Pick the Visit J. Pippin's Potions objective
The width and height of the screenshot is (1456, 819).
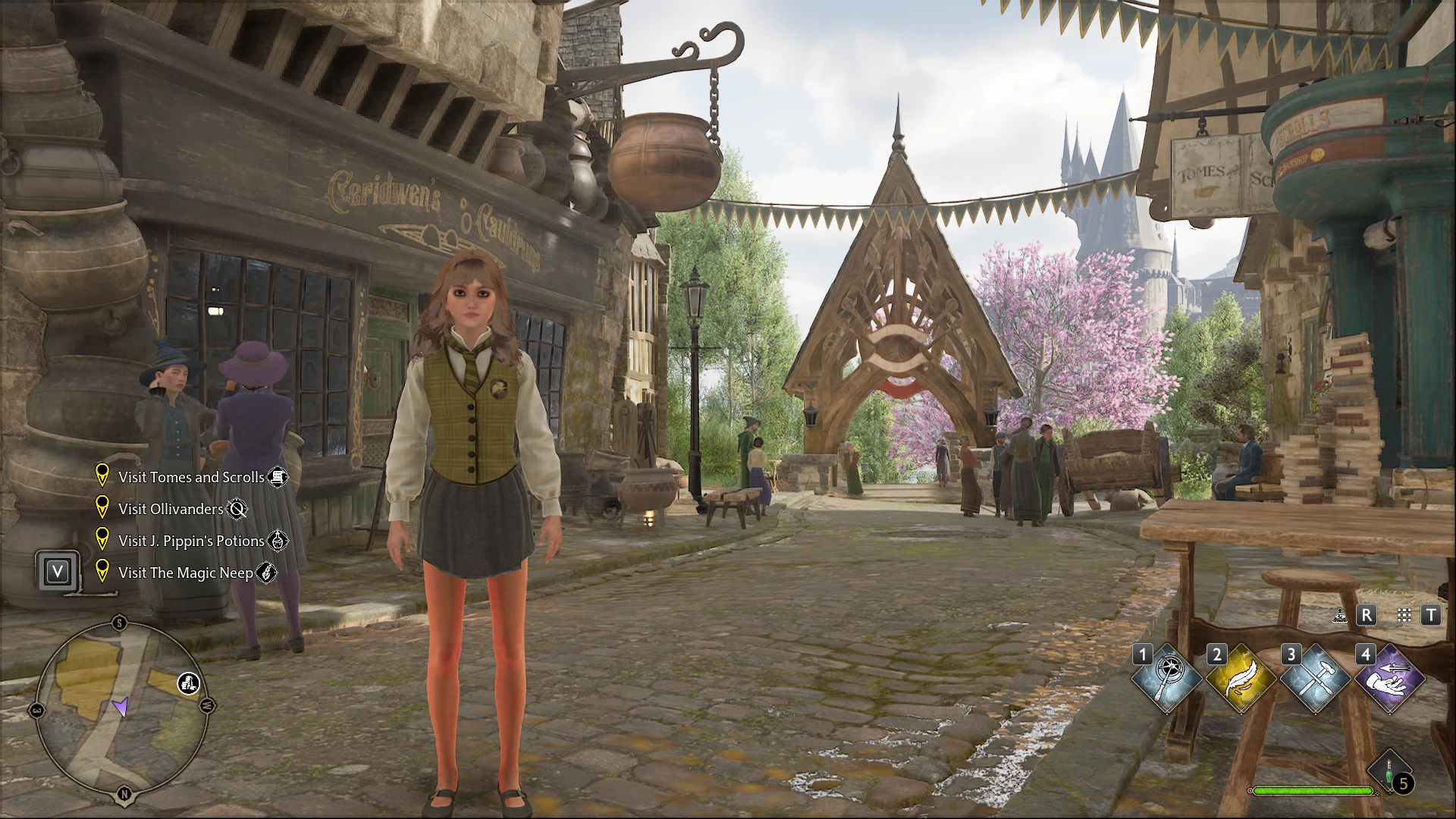(x=191, y=541)
